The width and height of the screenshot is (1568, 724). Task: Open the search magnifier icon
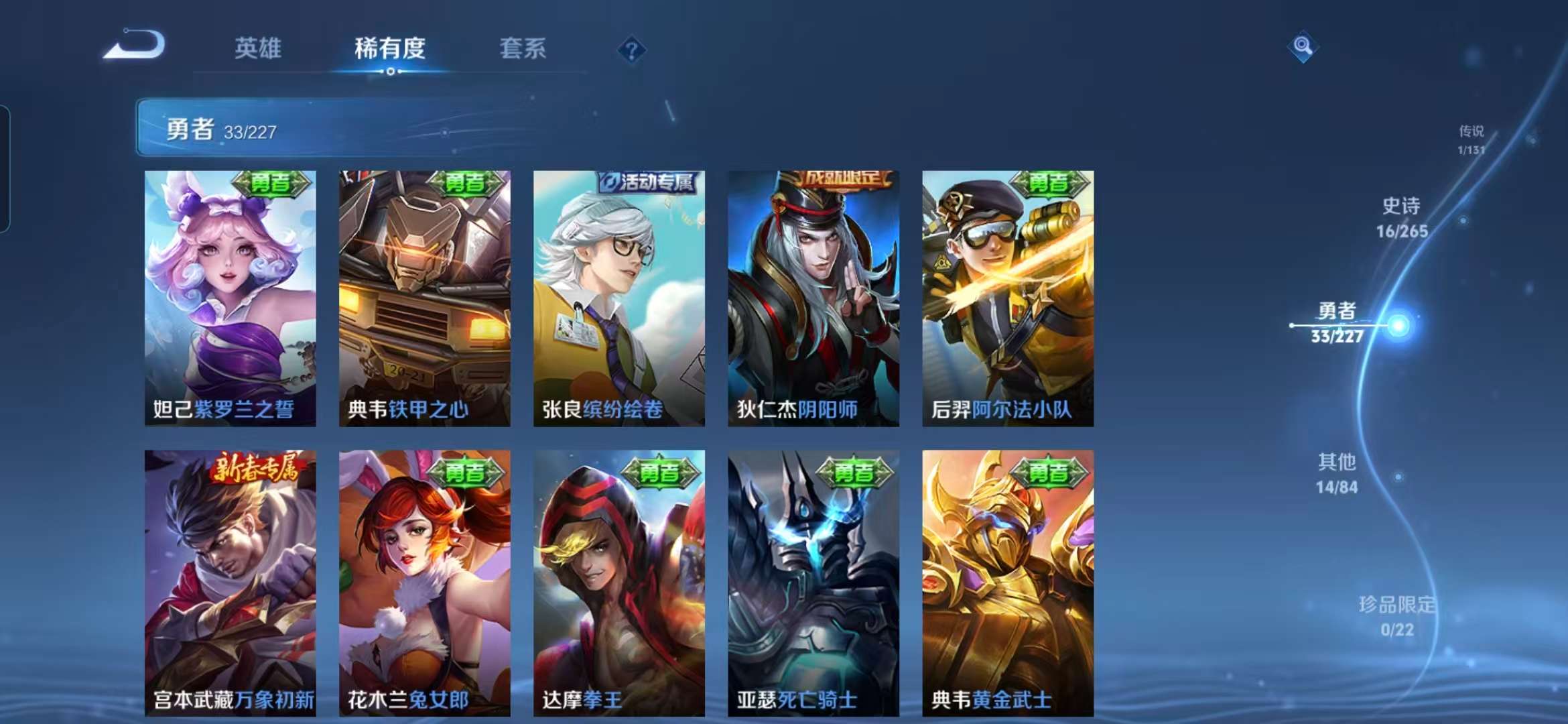[x=1301, y=45]
